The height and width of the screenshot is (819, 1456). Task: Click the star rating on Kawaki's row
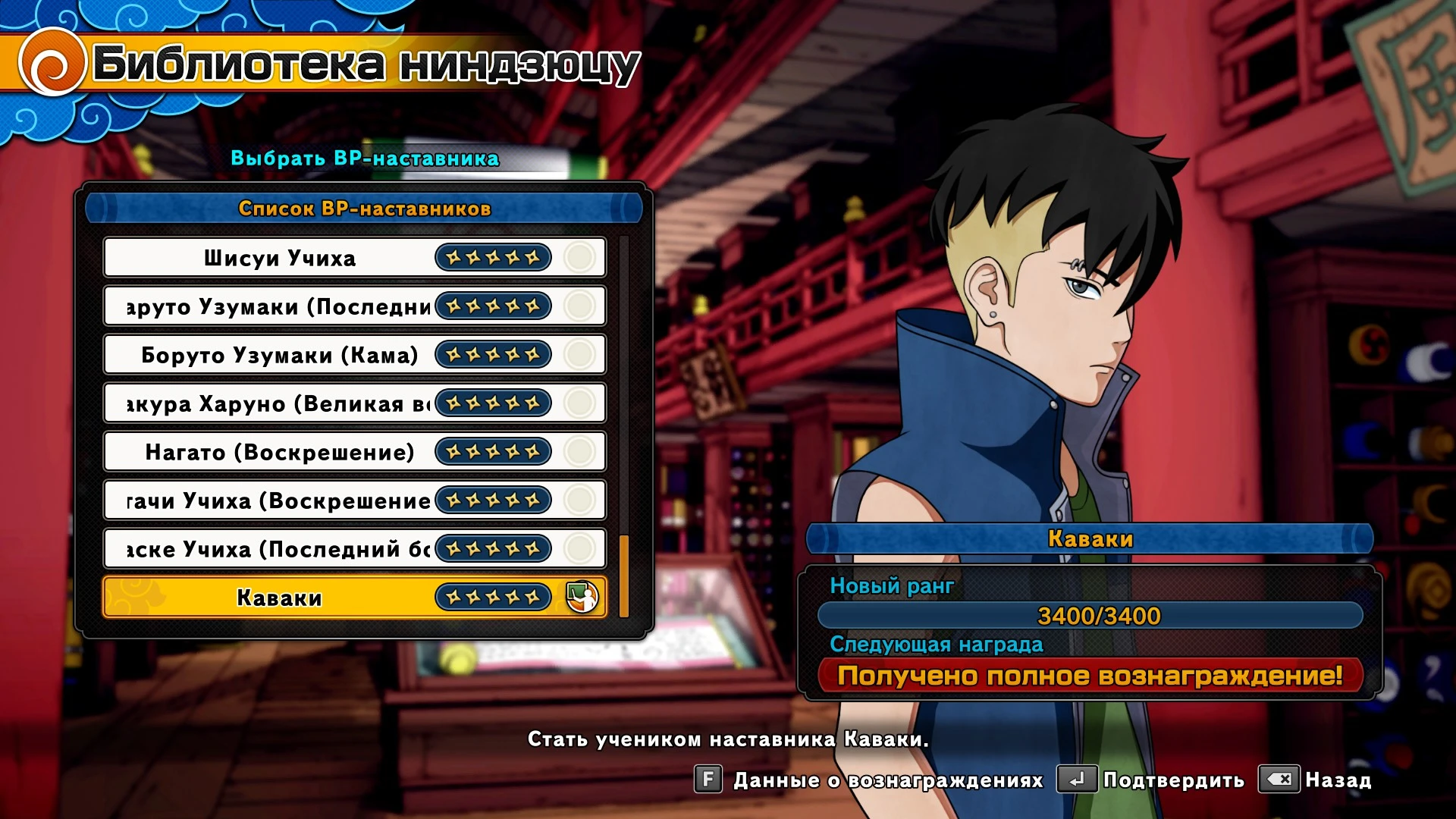point(491,597)
